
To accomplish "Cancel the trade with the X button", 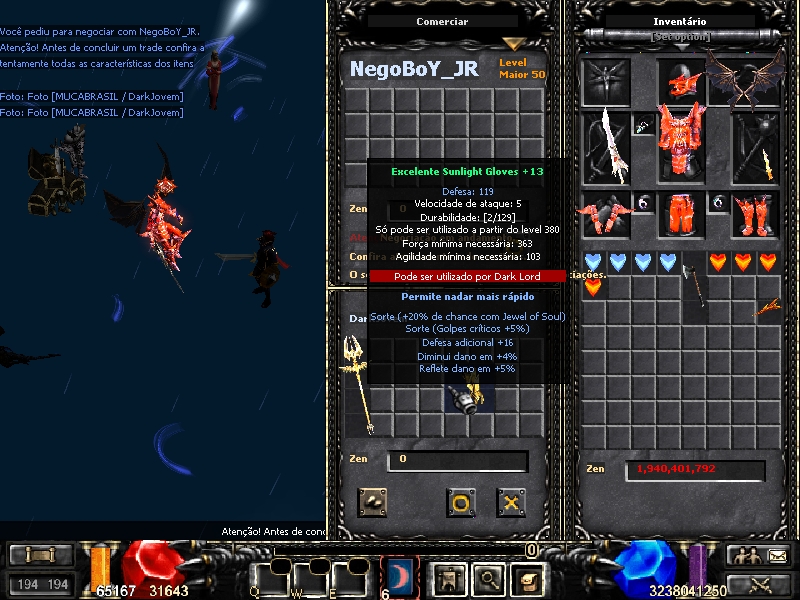I will [x=511, y=502].
